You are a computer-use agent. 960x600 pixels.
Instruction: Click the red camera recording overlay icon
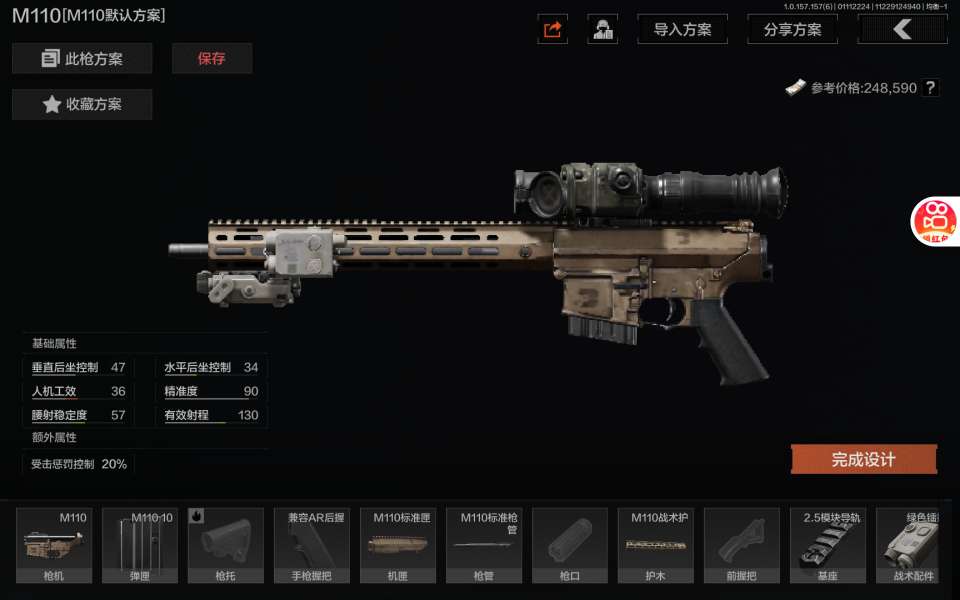(x=937, y=221)
